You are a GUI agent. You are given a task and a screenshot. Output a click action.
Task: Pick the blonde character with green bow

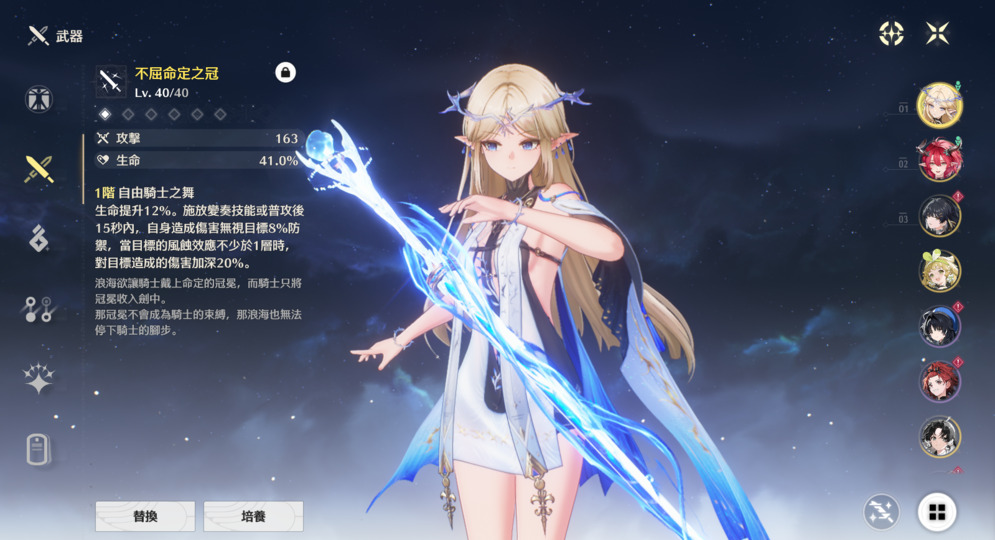click(x=939, y=271)
